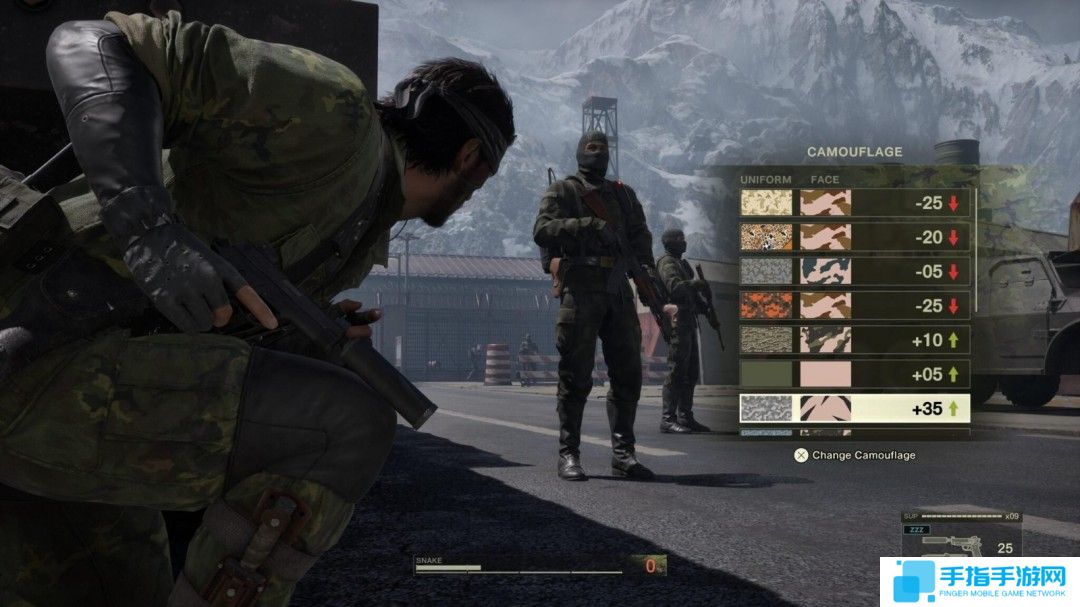The width and height of the screenshot is (1080, 607).
Task: Choose the -20 leopard-print camouflage row
Action: tap(854, 237)
